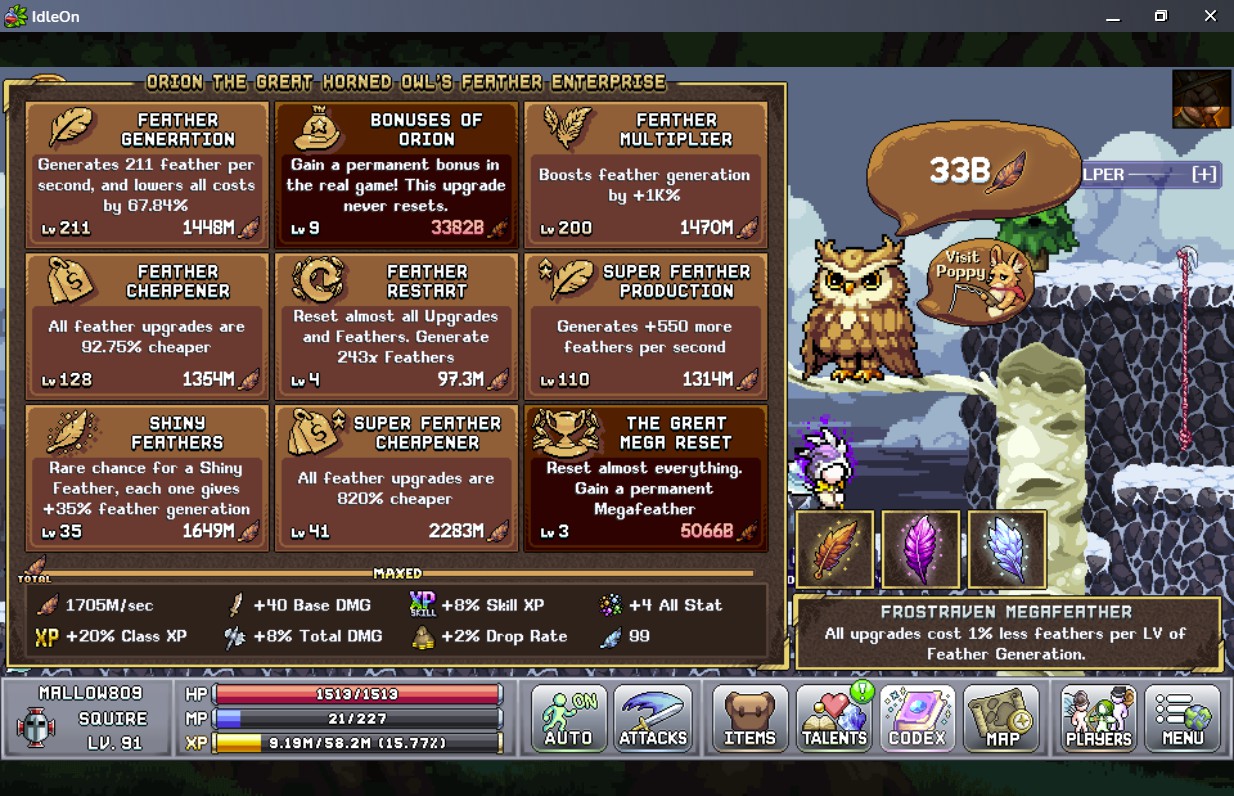Pick the white frost megafeather icon

(x=1007, y=549)
